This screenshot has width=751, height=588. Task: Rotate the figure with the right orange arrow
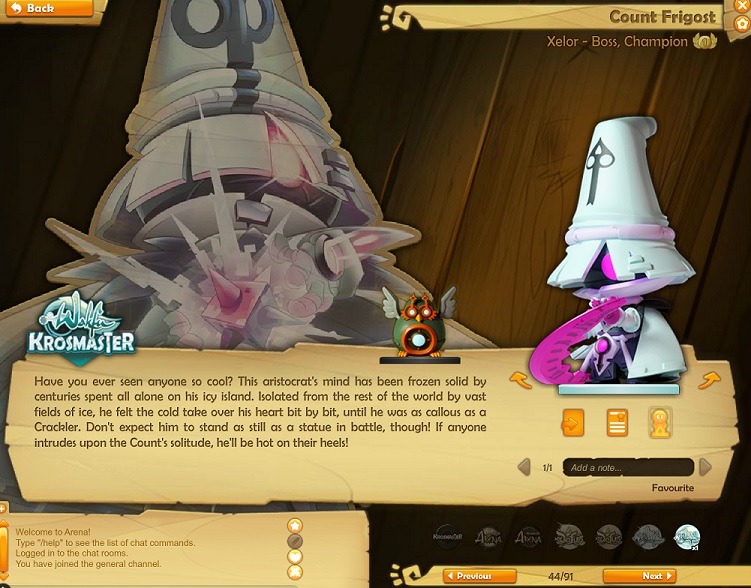point(709,379)
